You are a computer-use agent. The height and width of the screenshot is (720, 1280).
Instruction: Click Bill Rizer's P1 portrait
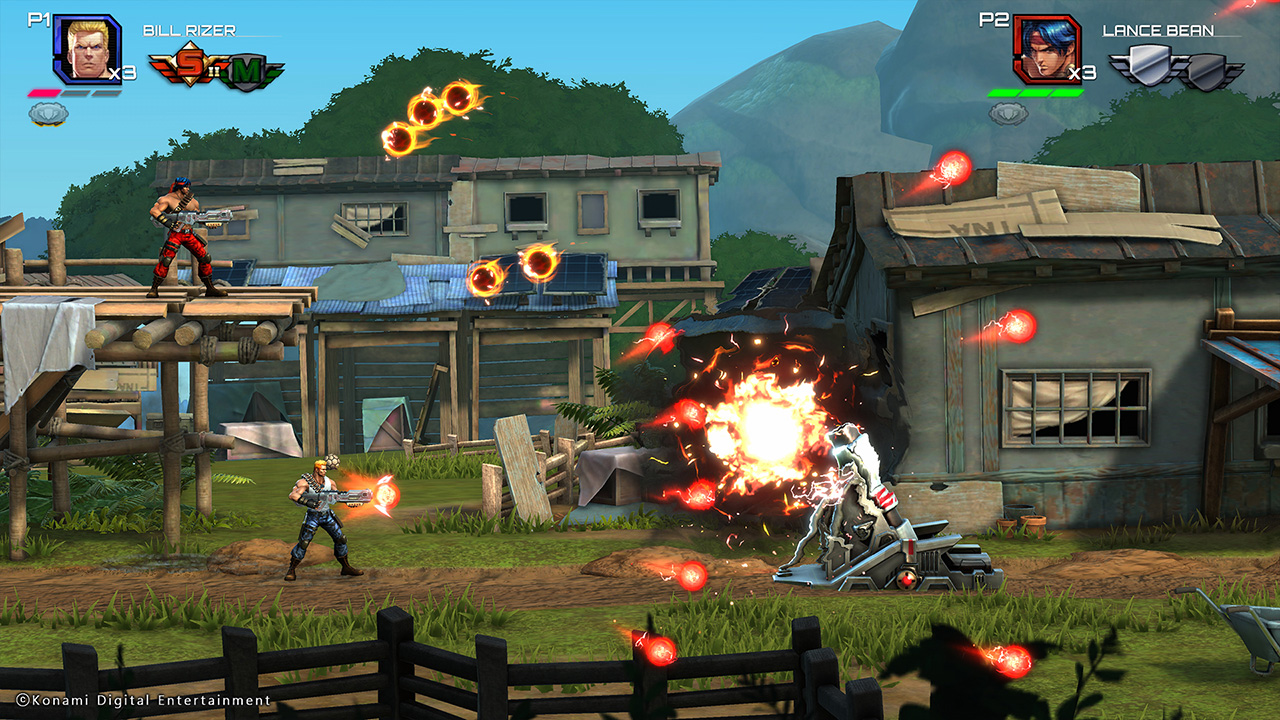(x=85, y=48)
